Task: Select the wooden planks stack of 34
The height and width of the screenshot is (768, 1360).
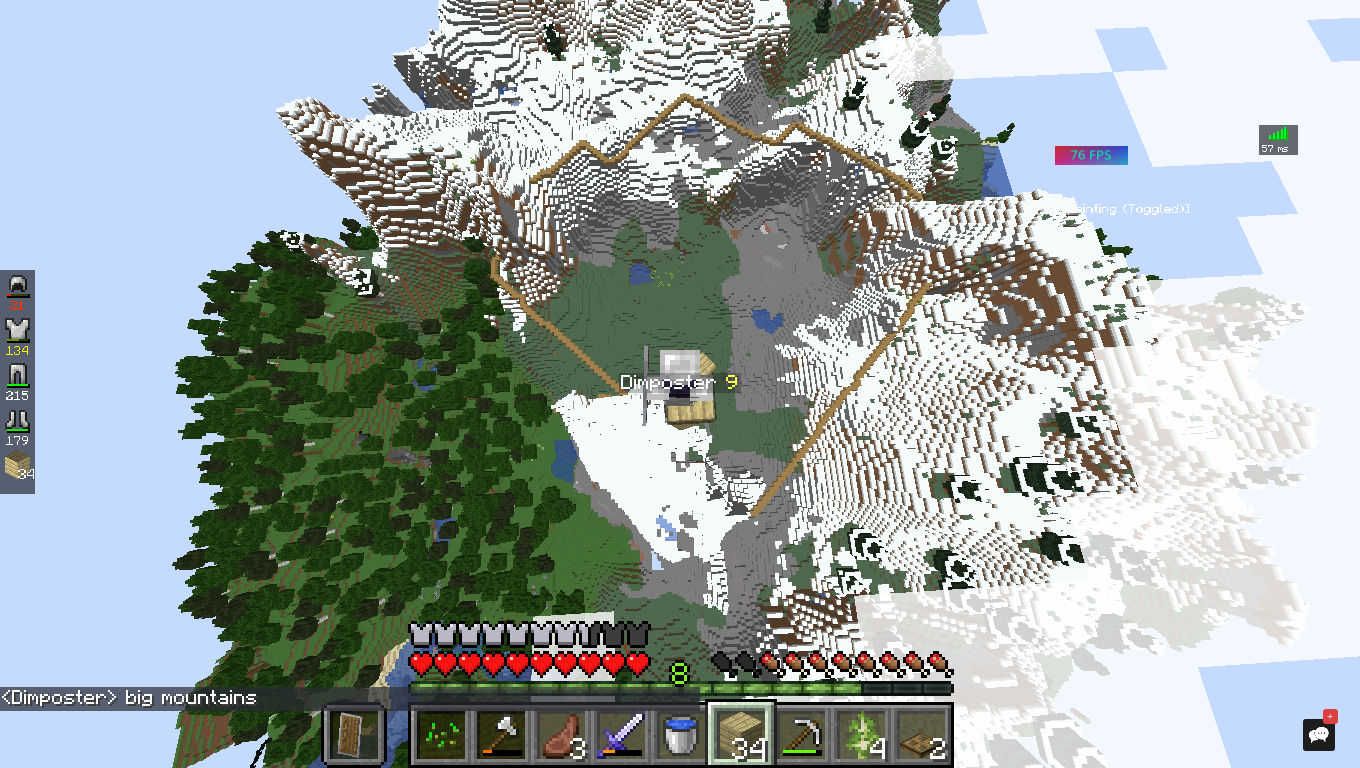Action: click(741, 735)
